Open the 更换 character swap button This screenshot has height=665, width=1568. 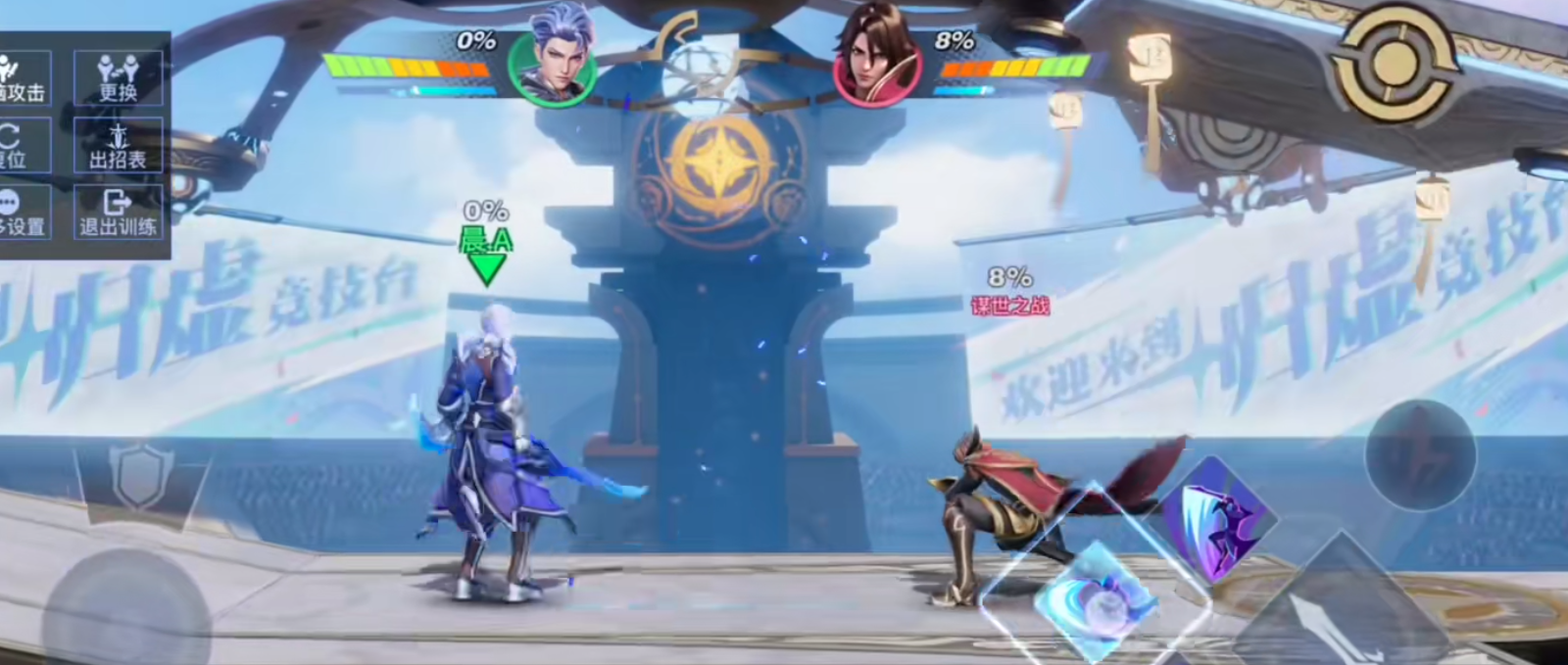(118, 77)
